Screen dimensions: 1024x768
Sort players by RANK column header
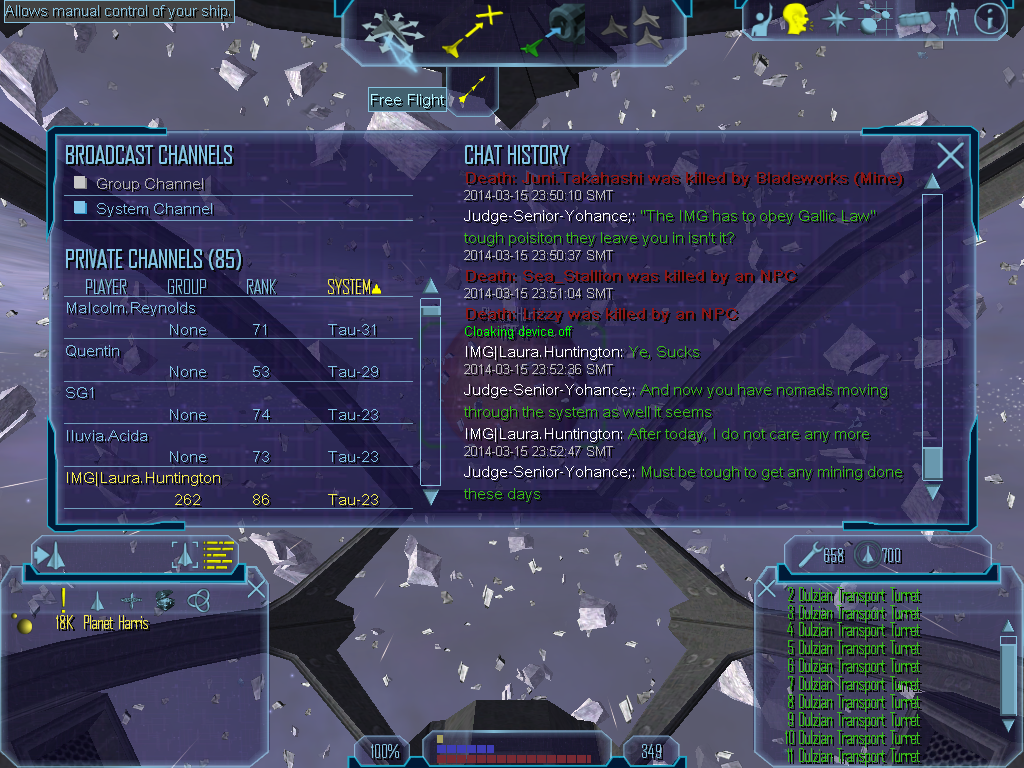(261, 287)
